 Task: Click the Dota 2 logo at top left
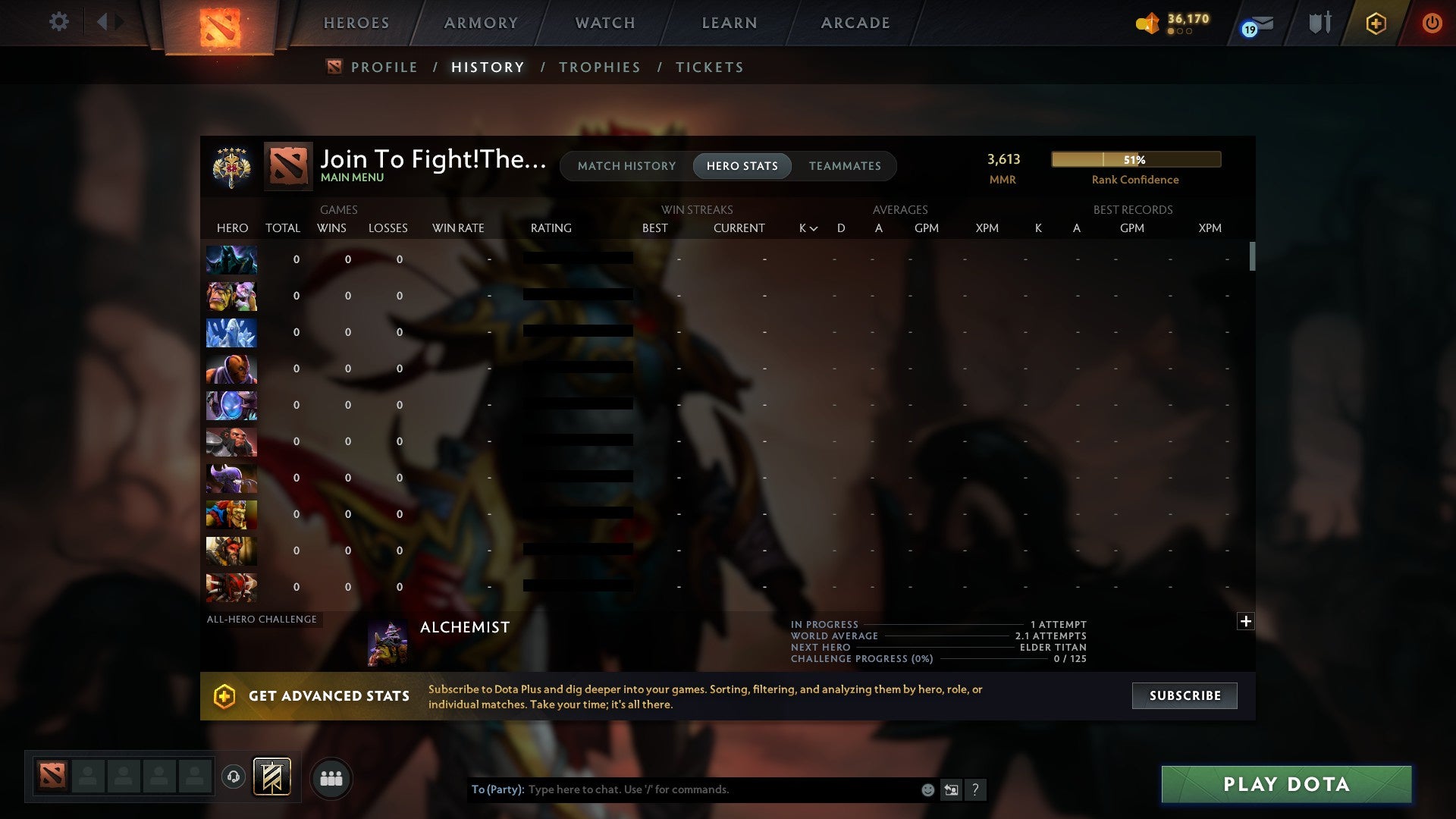pyautogui.click(x=220, y=27)
